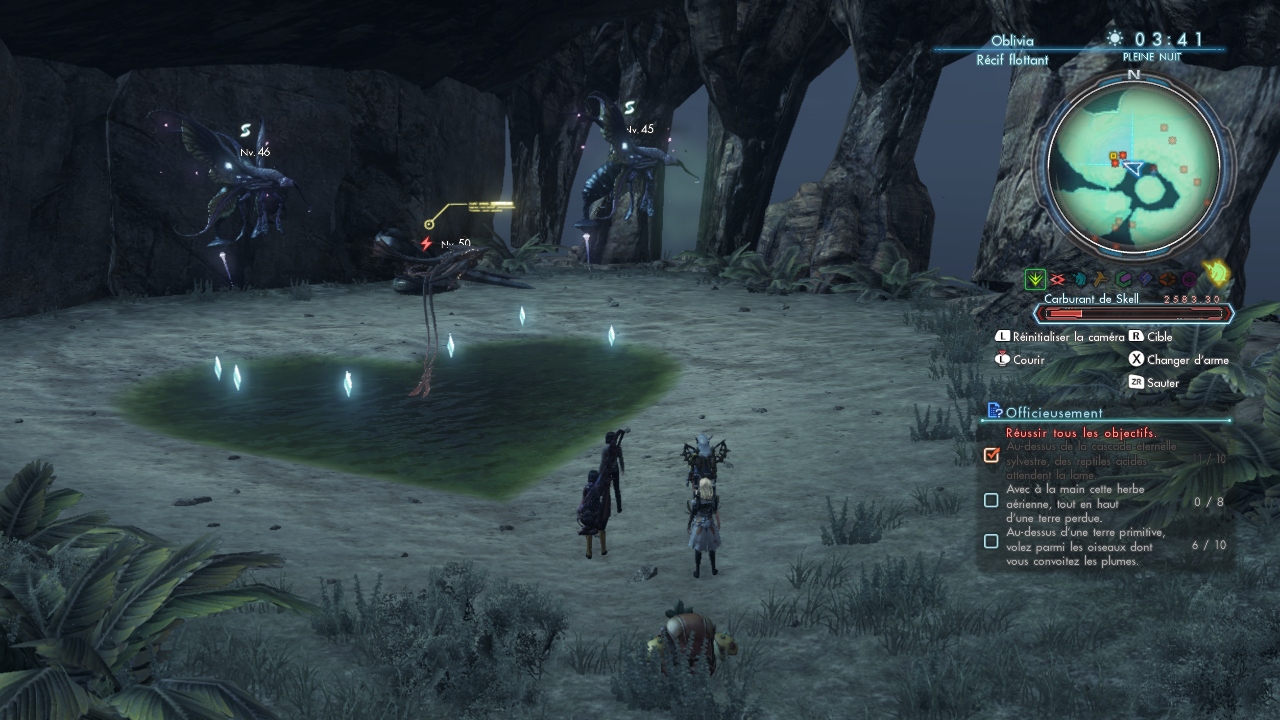Click the purple ring icon
The width and height of the screenshot is (1280, 720).
[x=1189, y=280]
